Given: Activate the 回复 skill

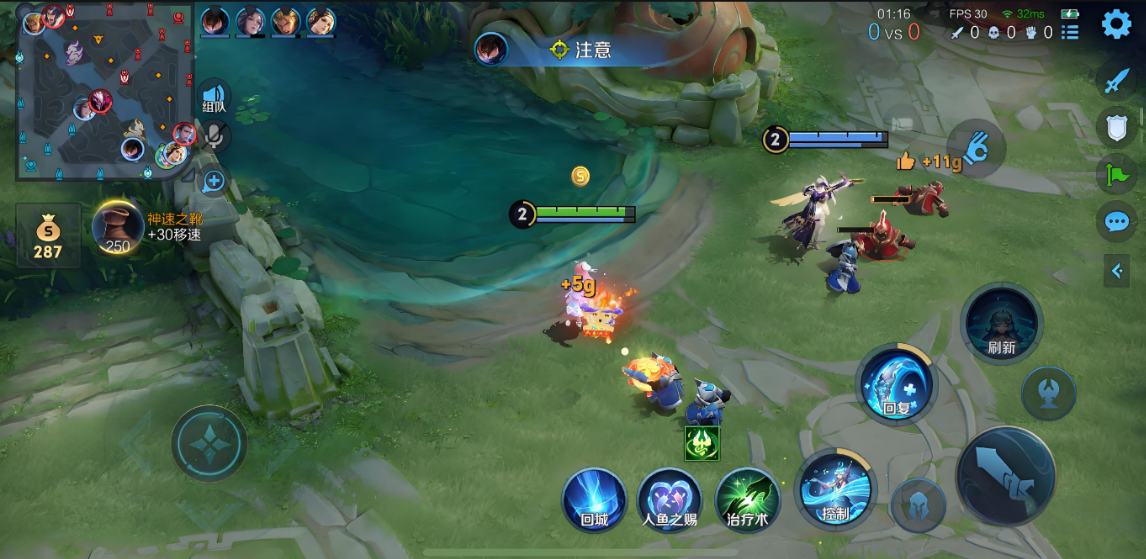Looking at the screenshot, I should point(896,384).
